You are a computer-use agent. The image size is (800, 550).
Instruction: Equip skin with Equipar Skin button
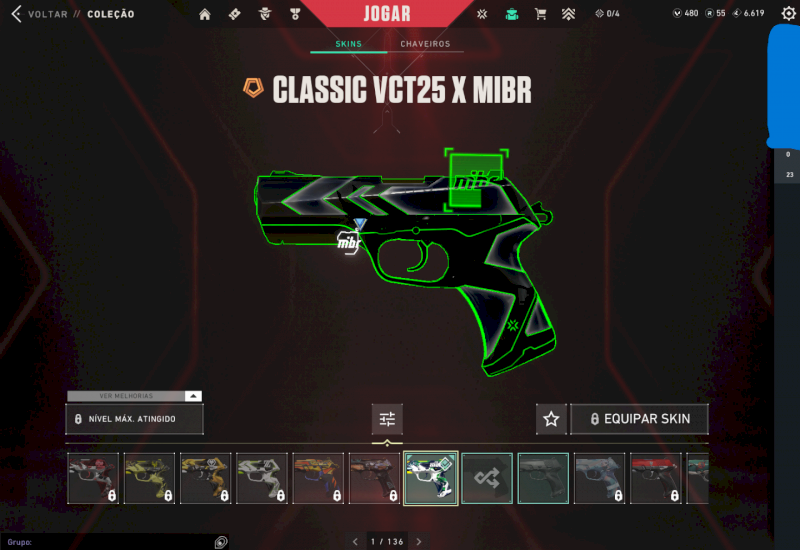click(x=639, y=419)
